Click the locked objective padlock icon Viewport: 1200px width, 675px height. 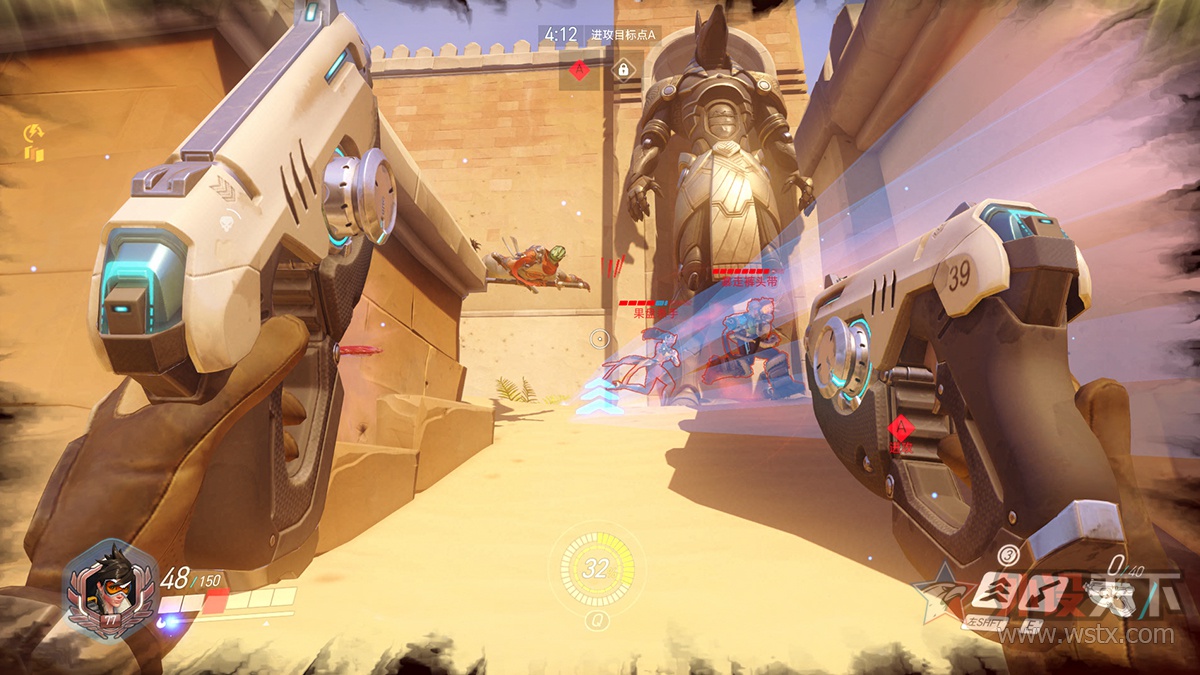point(623,69)
